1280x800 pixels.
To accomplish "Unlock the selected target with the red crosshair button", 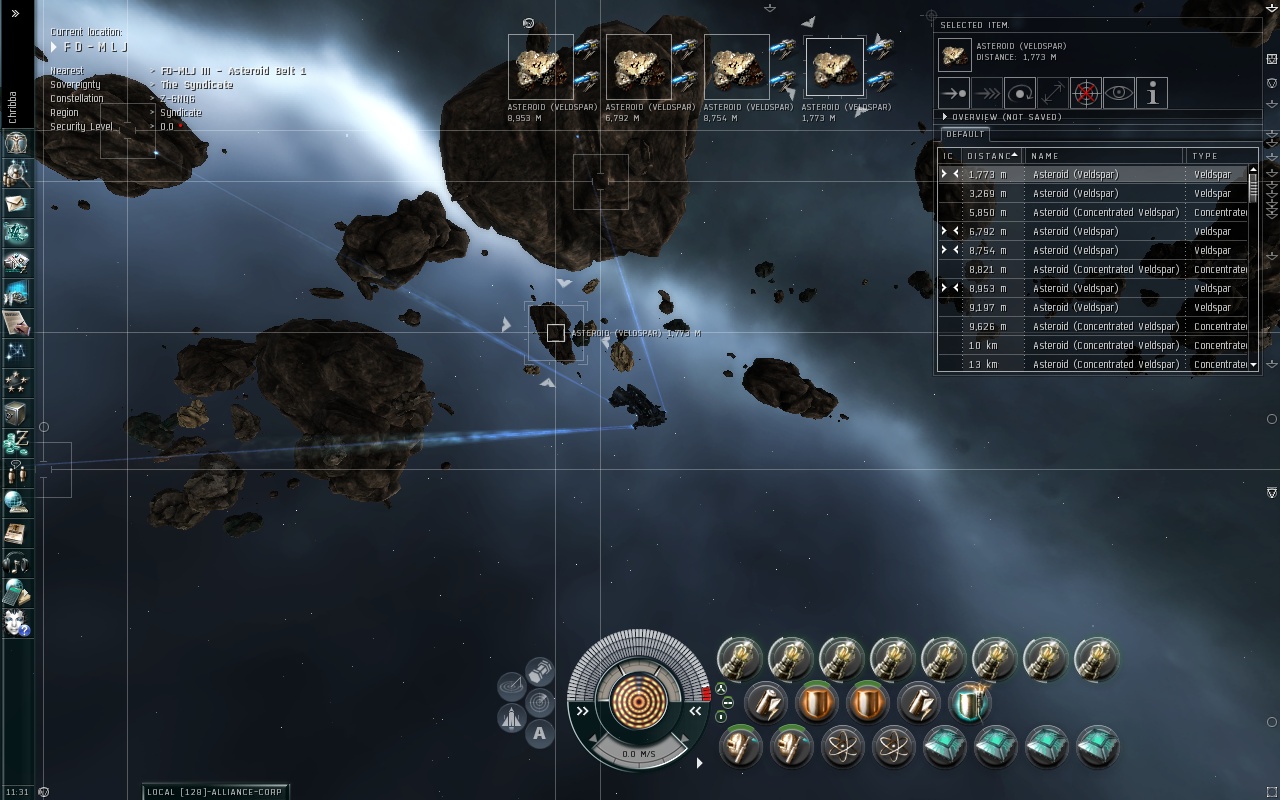I will pyautogui.click(x=1086, y=93).
